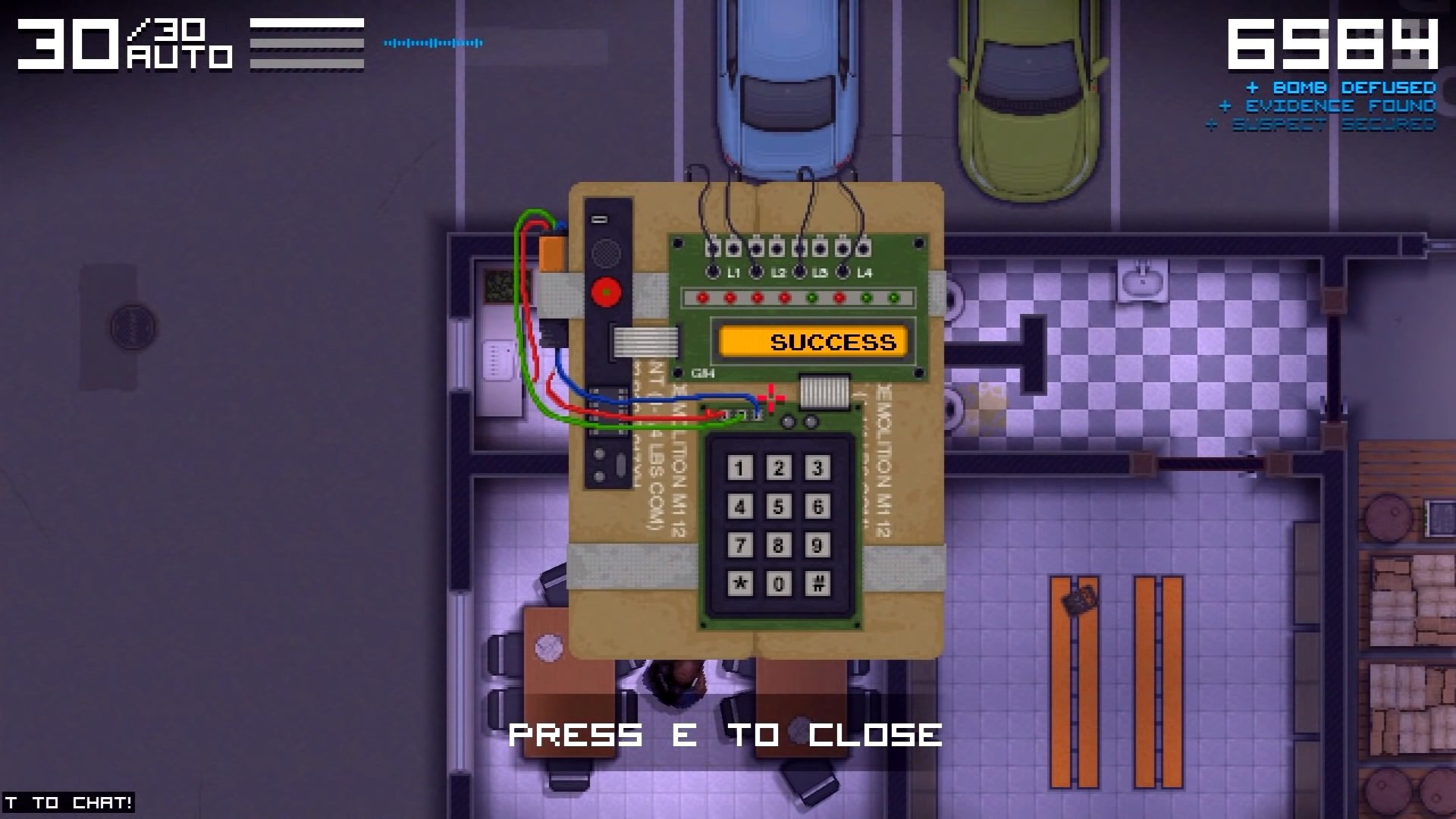Hit the 3 key on the keypad

point(817,468)
